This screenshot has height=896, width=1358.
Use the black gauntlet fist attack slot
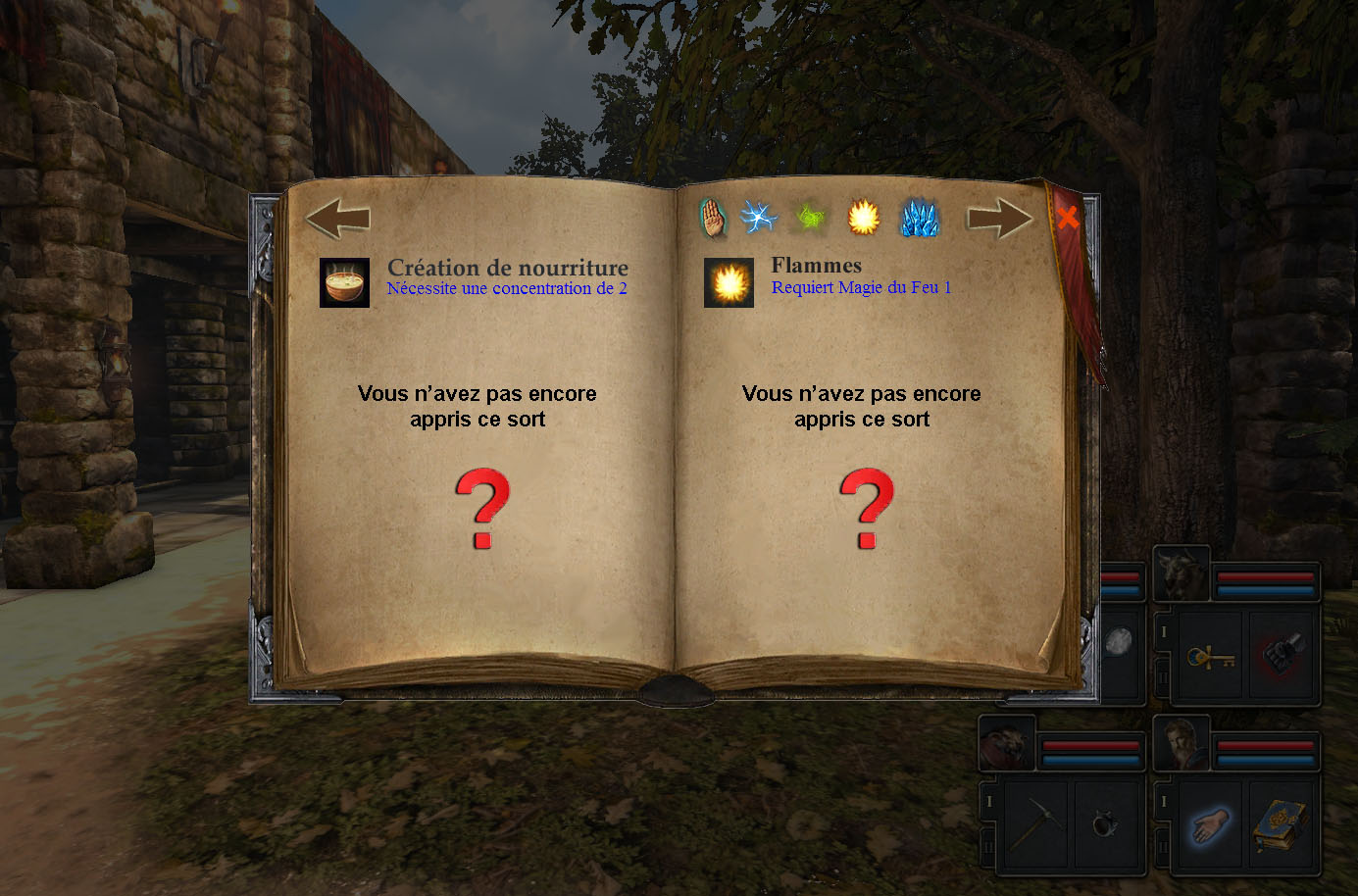[x=1281, y=654]
